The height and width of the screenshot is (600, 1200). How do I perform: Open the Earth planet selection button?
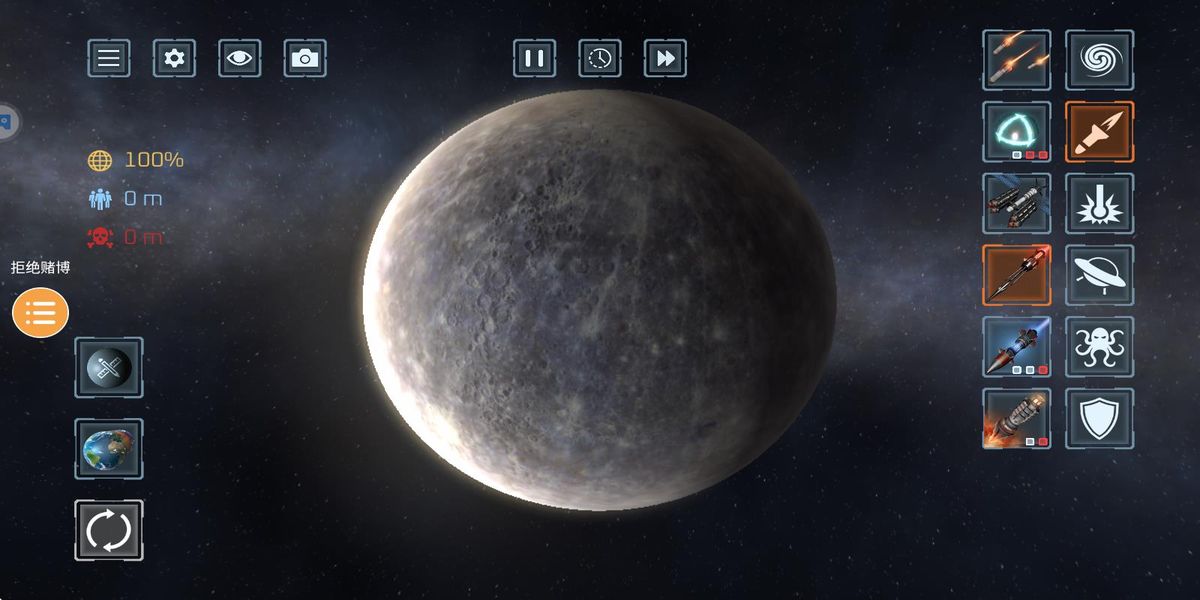click(x=108, y=449)
